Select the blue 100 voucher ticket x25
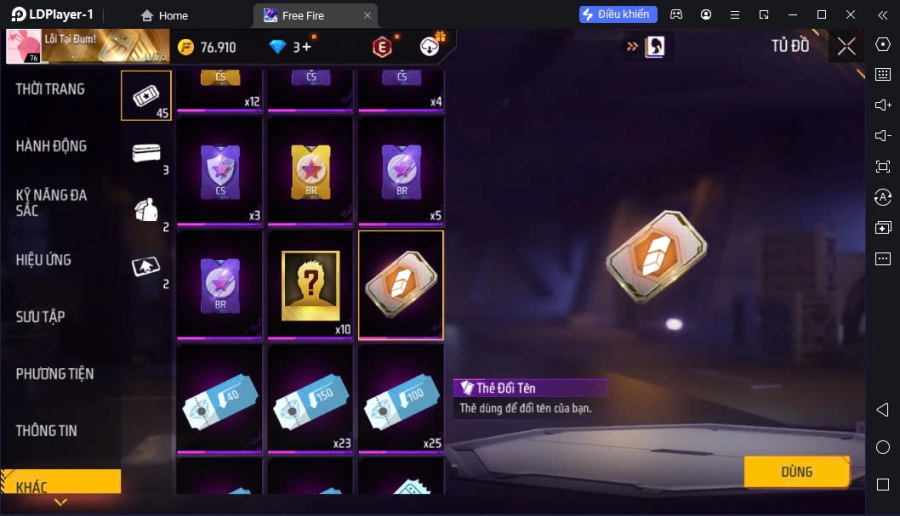 (x=401, y=399)
